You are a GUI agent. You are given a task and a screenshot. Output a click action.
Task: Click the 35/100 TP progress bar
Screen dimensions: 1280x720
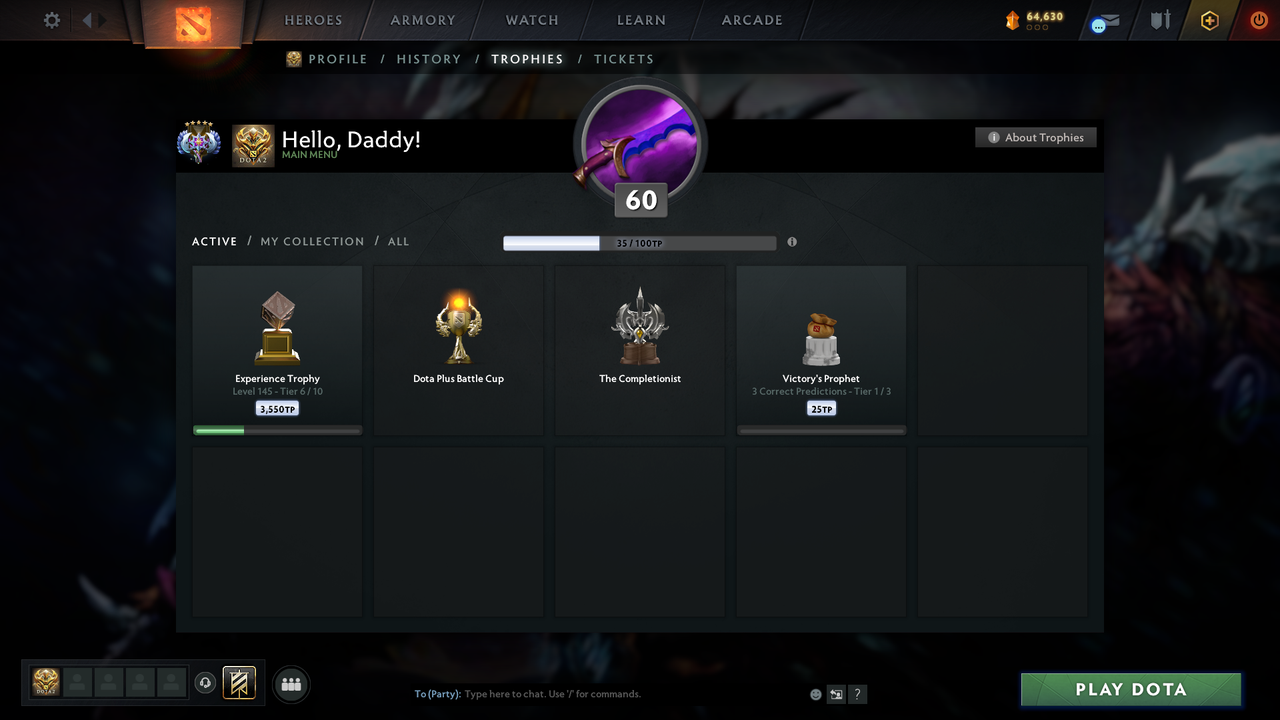(640, 242)
